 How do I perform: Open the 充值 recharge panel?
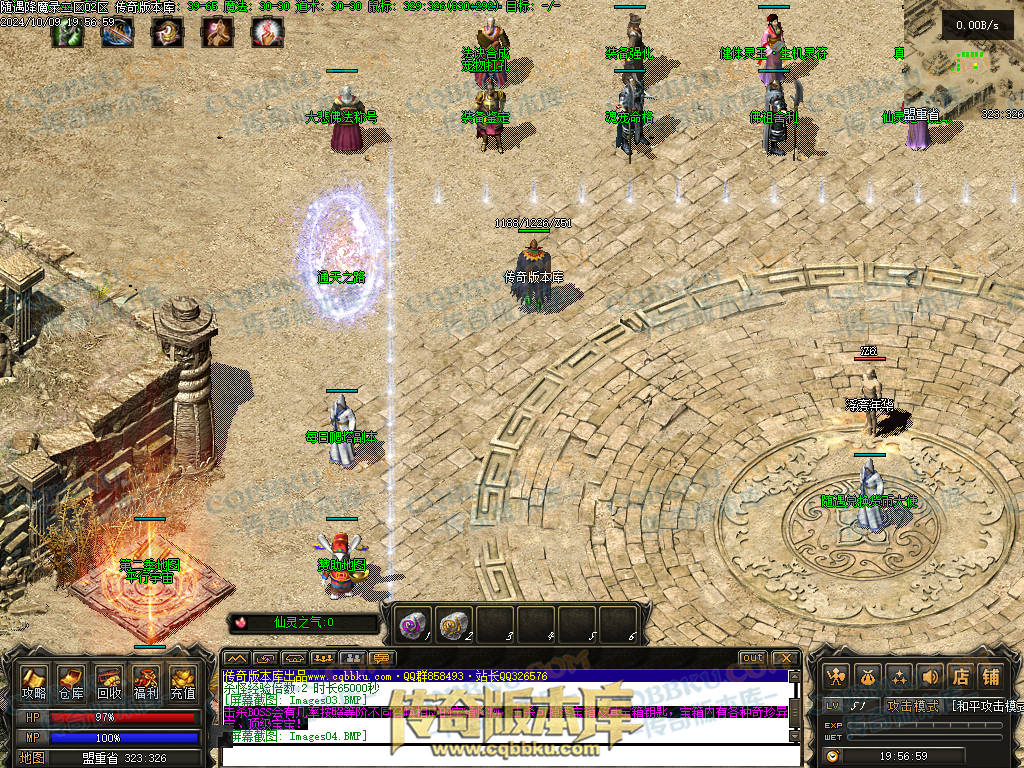coord(183,683)
